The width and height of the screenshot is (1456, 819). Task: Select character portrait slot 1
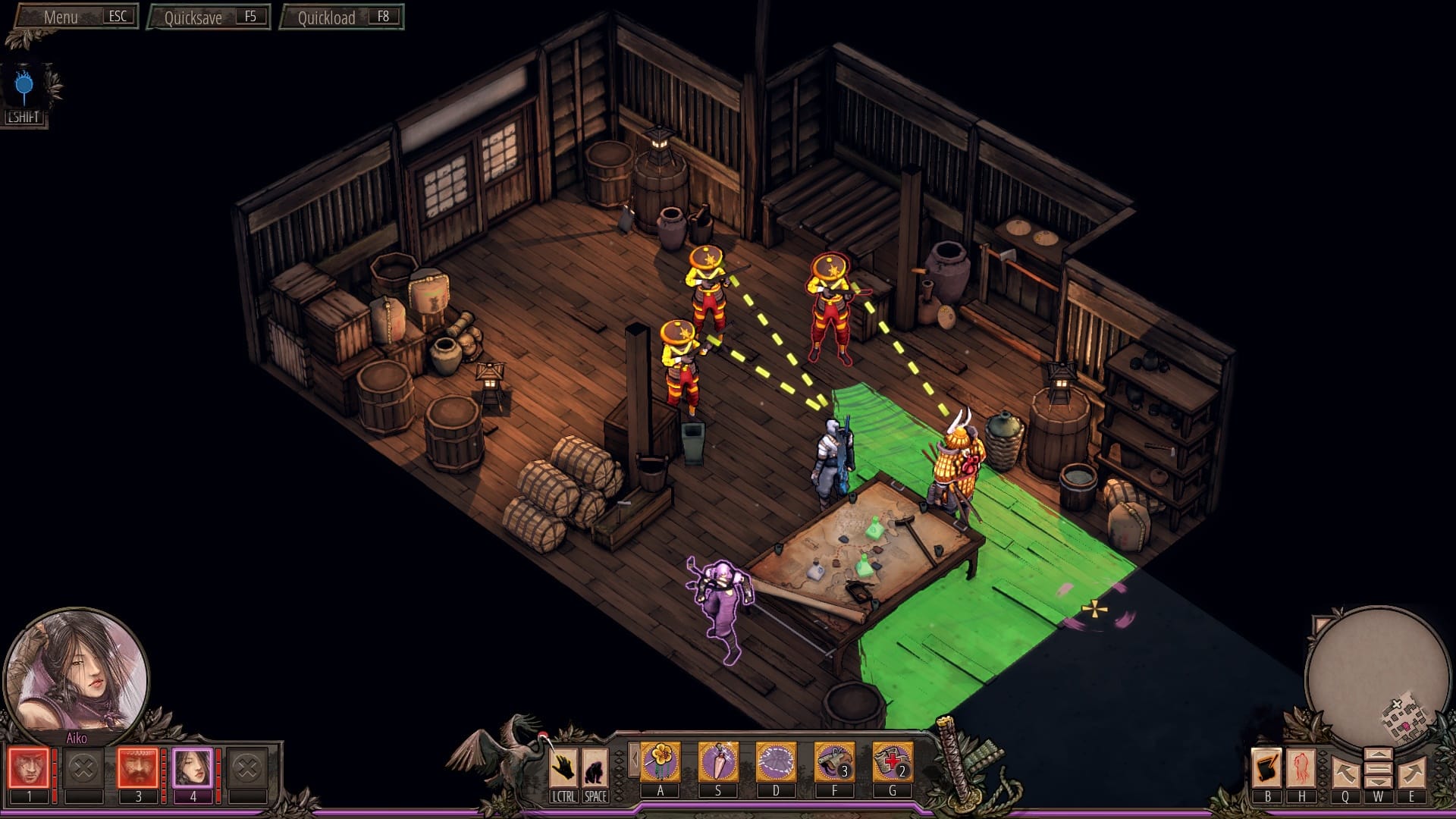[29, 768]
